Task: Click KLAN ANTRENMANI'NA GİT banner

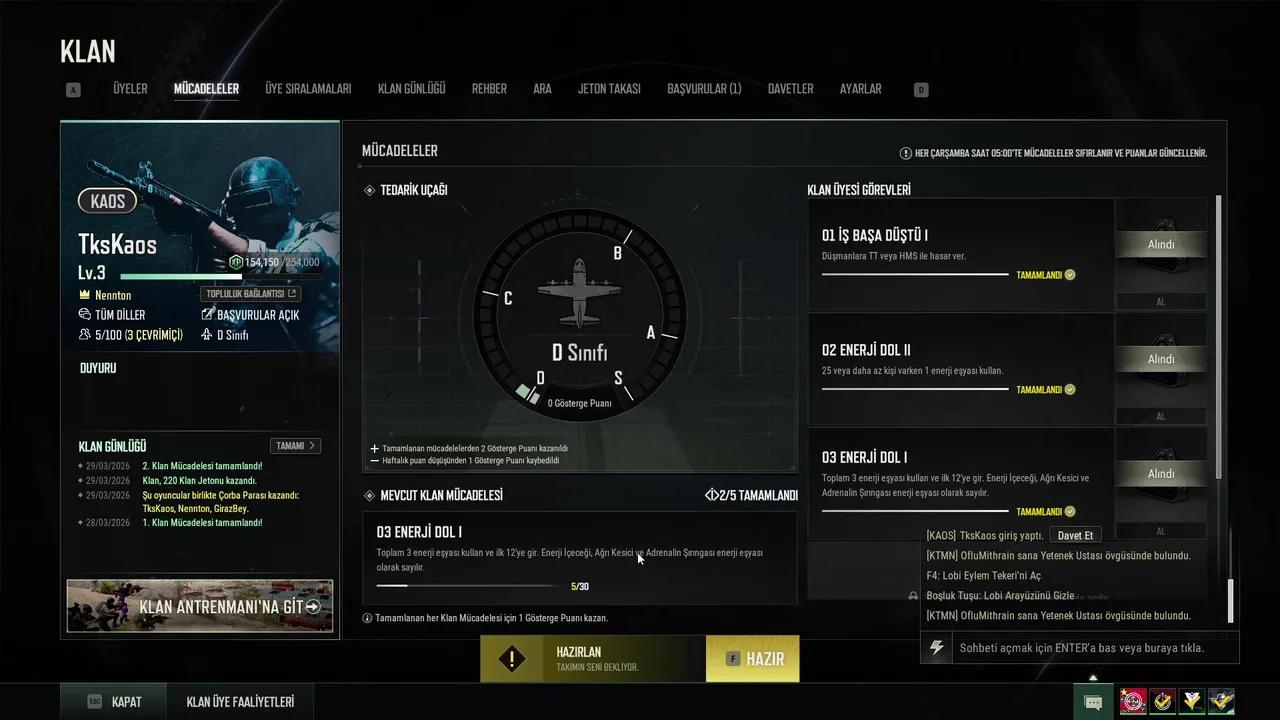Action: tap(199, 606)
